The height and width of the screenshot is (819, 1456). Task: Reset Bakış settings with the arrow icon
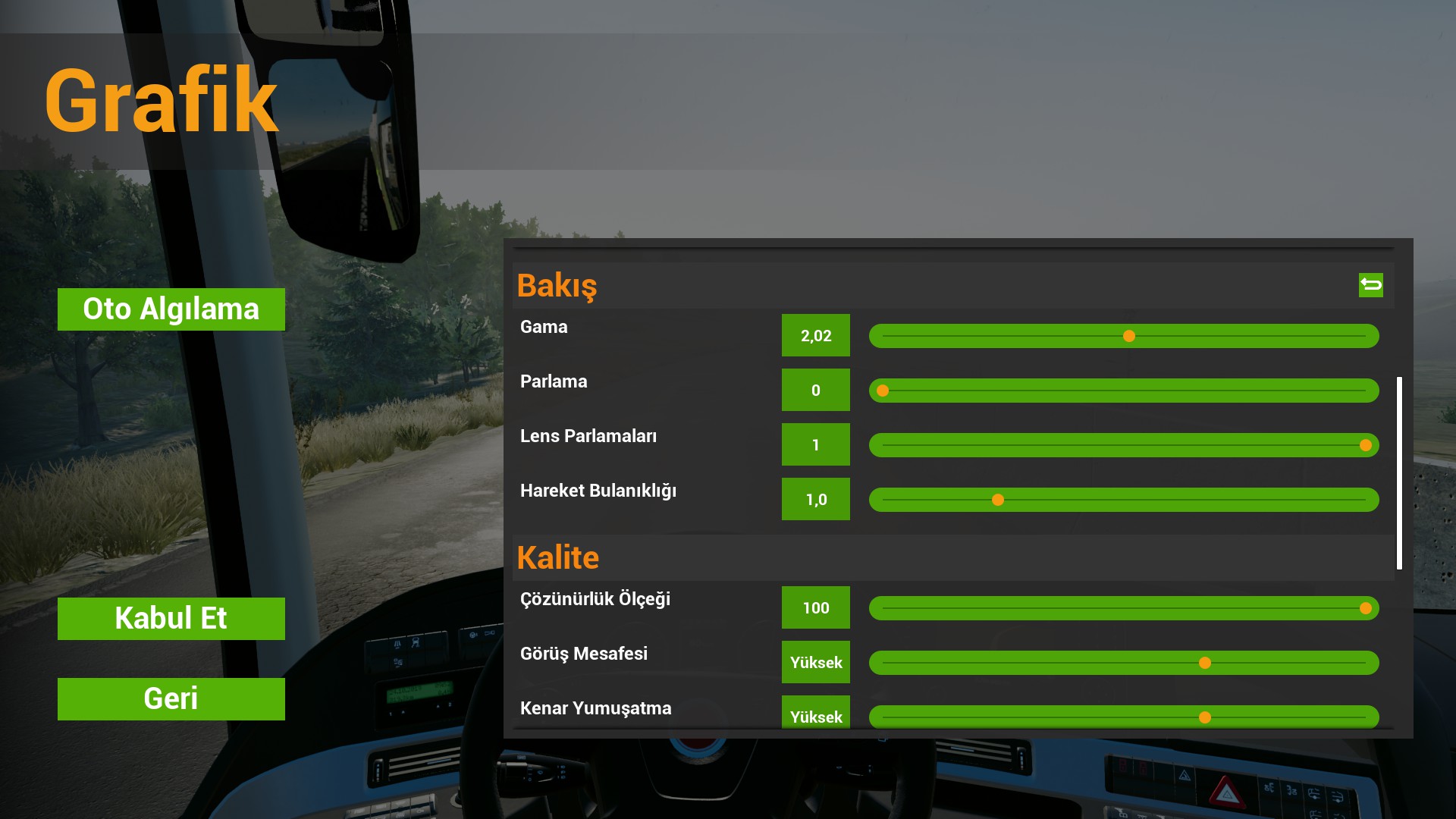1370,285
